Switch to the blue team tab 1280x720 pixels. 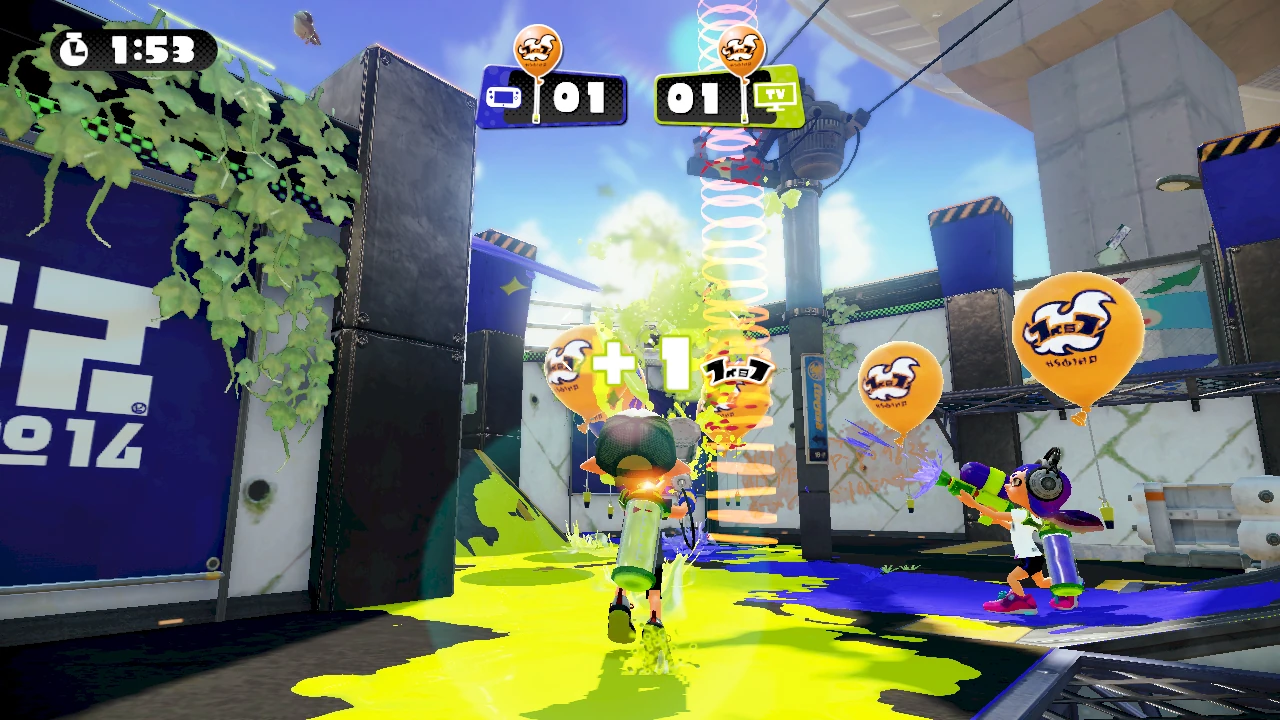click(x=553, y=100)
